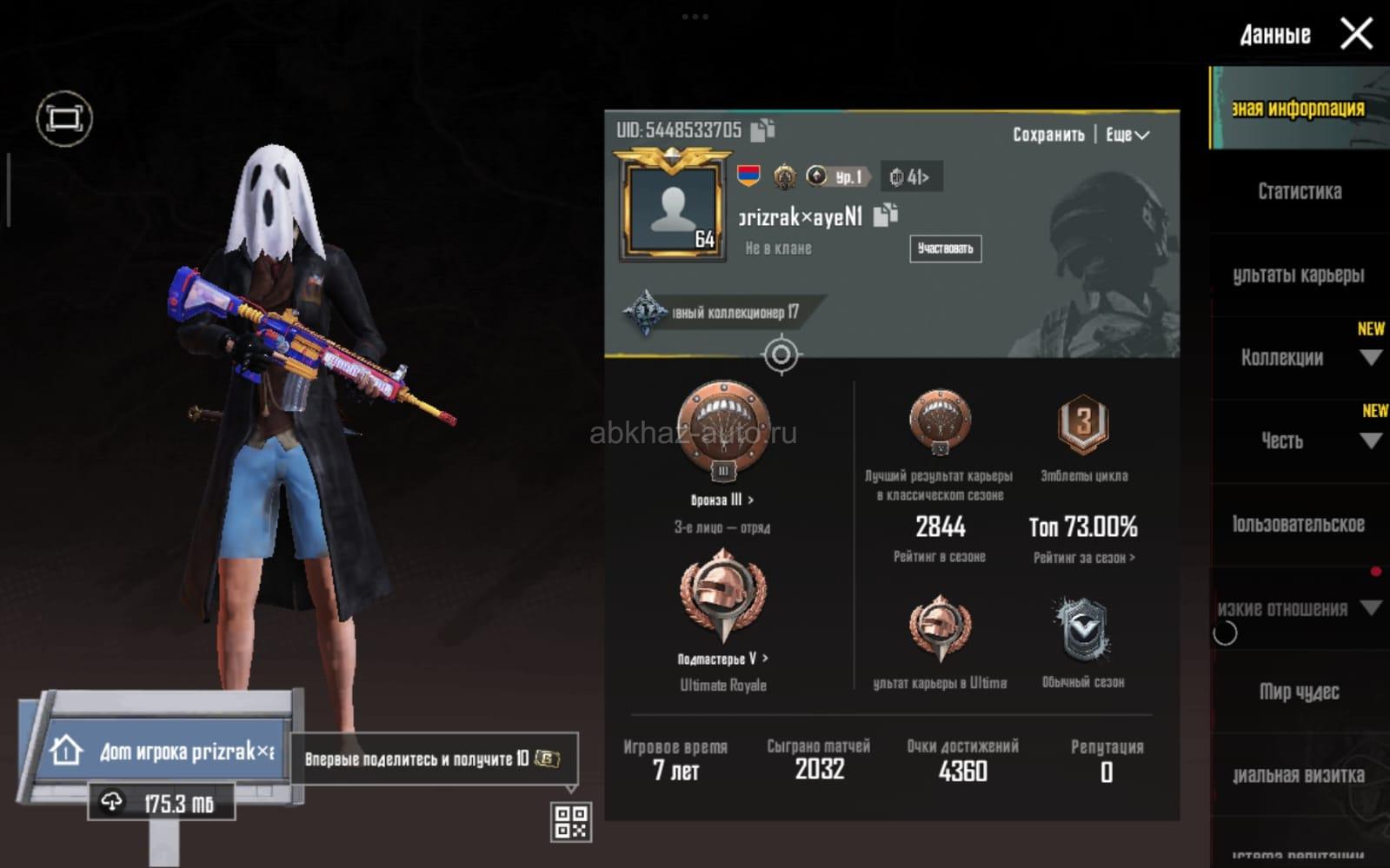
Task: View Подмастерье V Ultimate Royale rank
Action: pyautogui.click(x=722, y=659)
